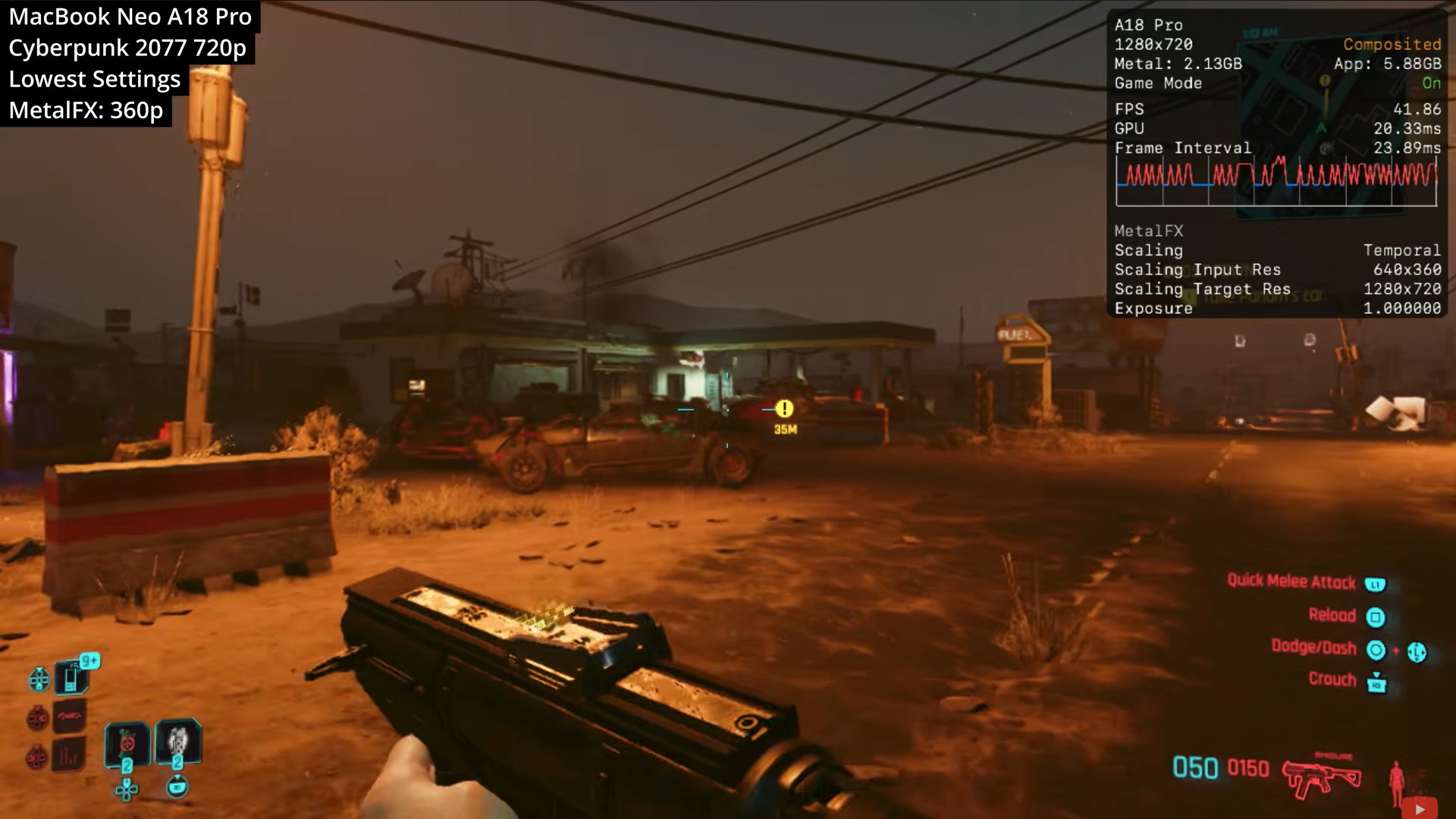The width and height of the screenshot is (1456, 819).
Task: Click the YouTube logo in the corner
Action: coord(1420,808)
